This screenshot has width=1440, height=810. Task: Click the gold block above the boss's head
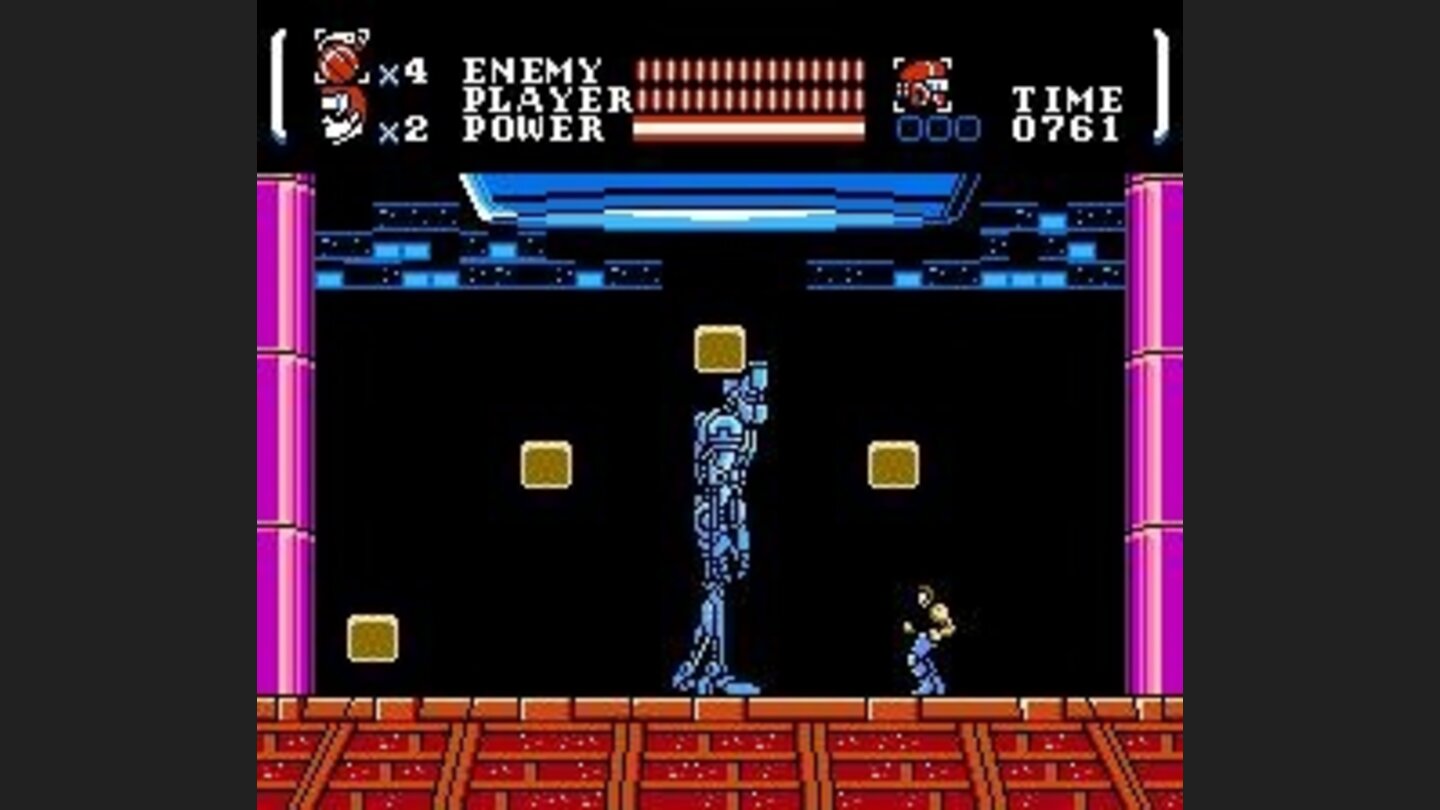pos(719,348)
